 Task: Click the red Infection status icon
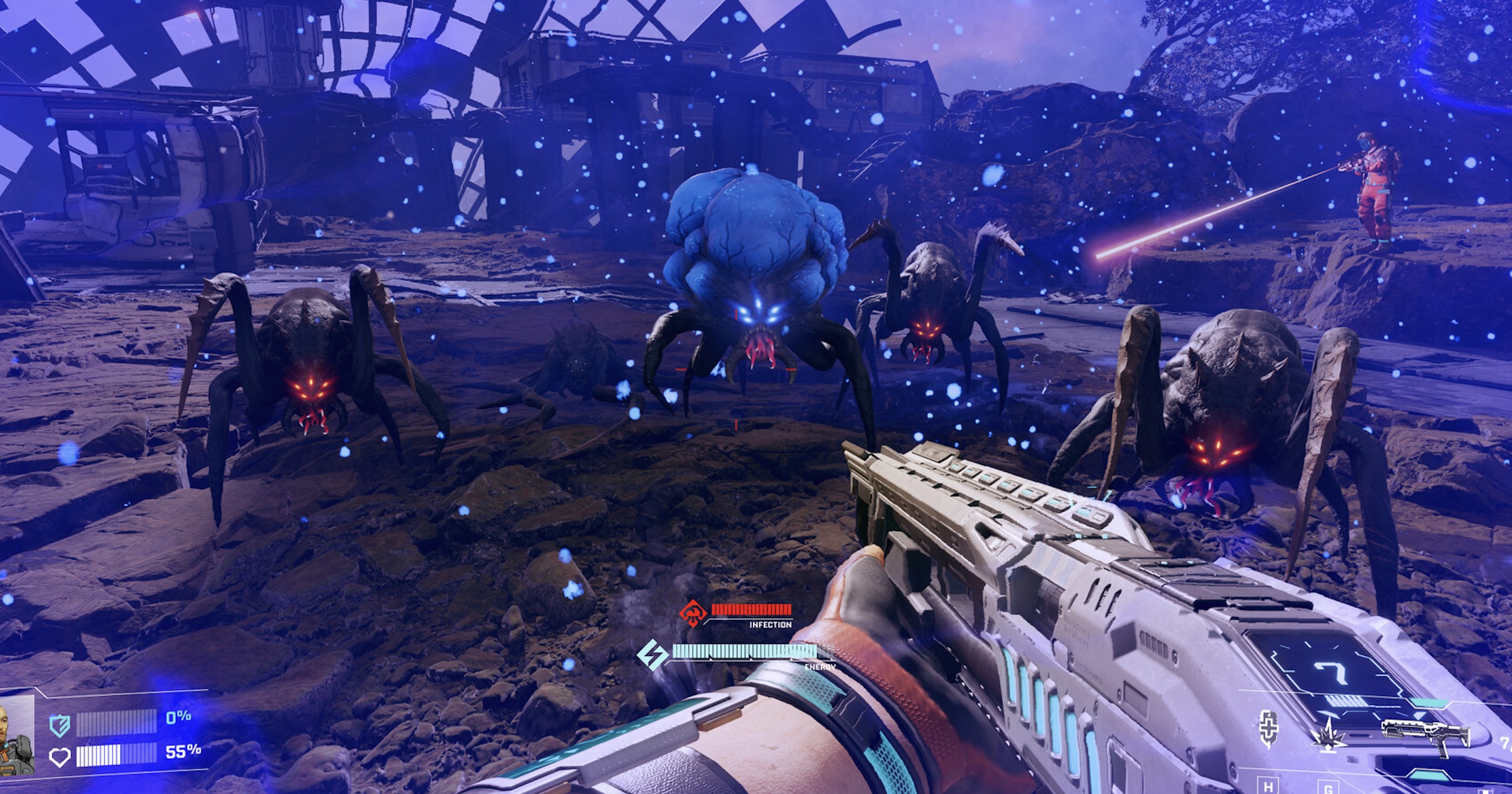coord(692,613)
